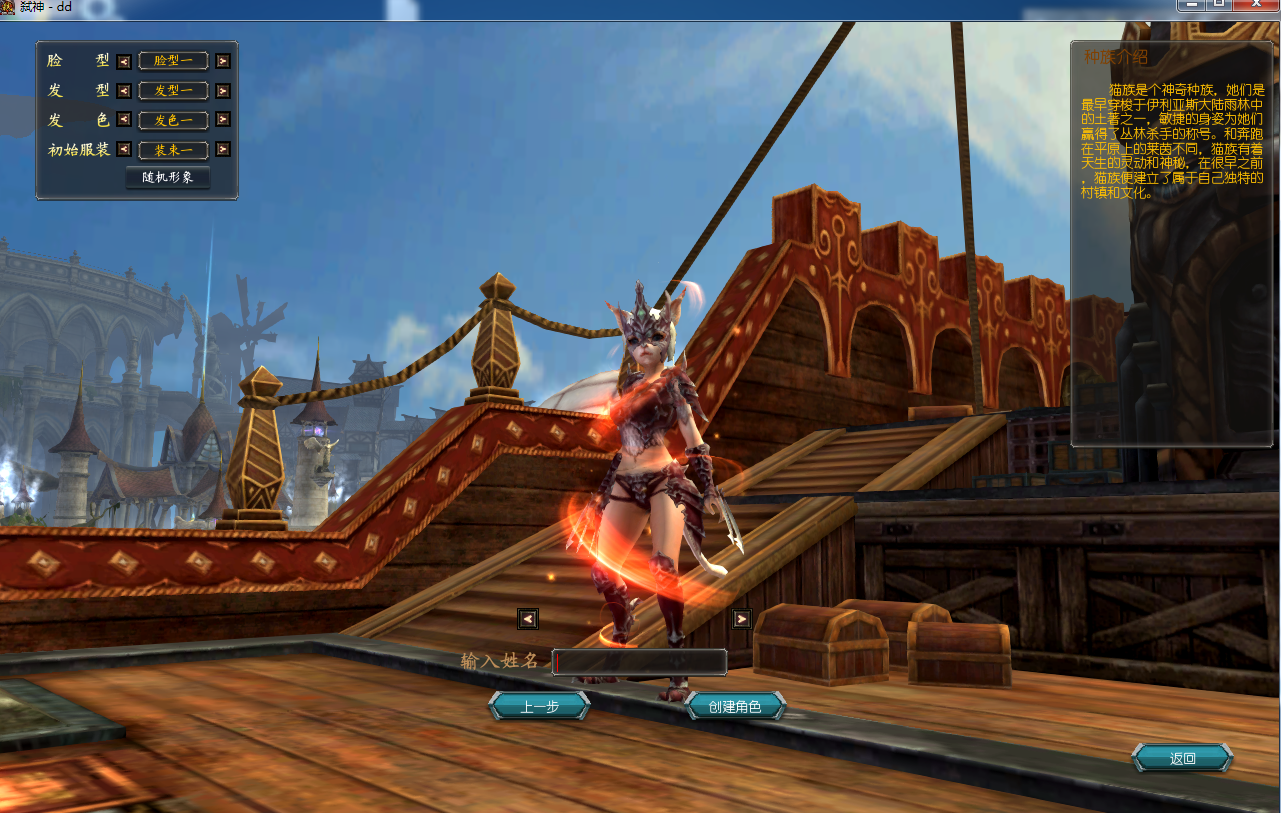Select the previous face type option

pyautogui.click(x=124, y=61)
